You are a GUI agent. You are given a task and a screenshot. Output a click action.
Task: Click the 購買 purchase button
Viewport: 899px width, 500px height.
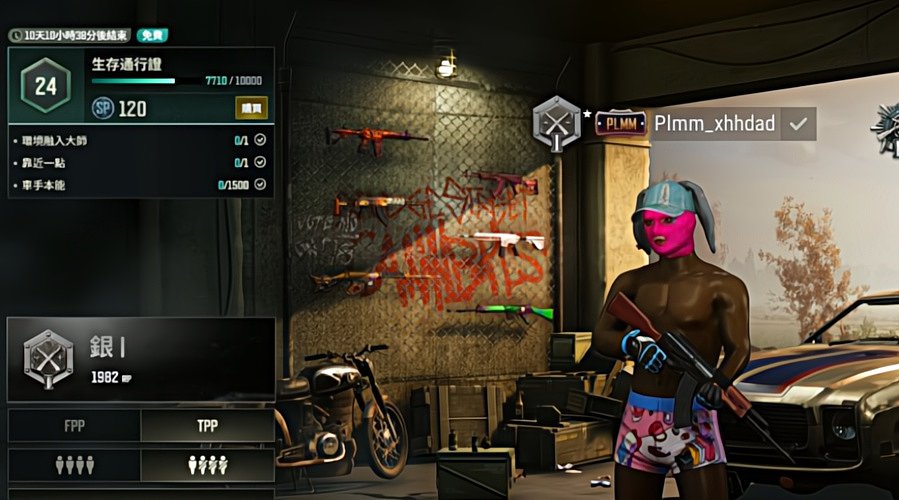pyautogui.click(x=251, y=108)
